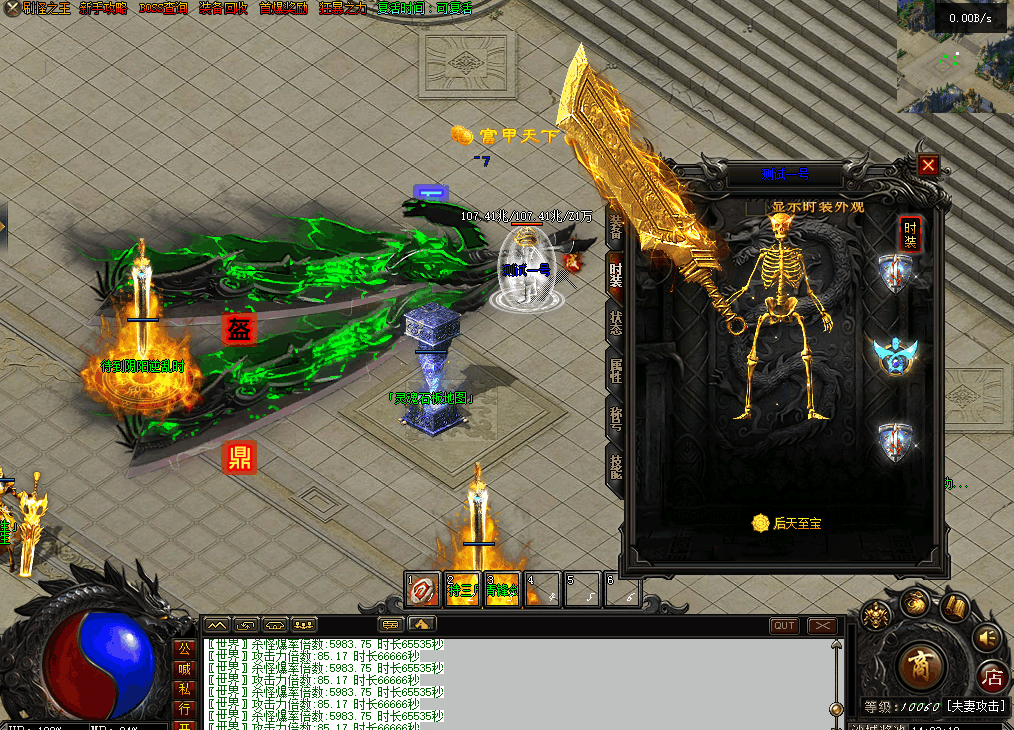Open the BOSS查询 lookup menu
1014x730 pixels.
(163, 8)
